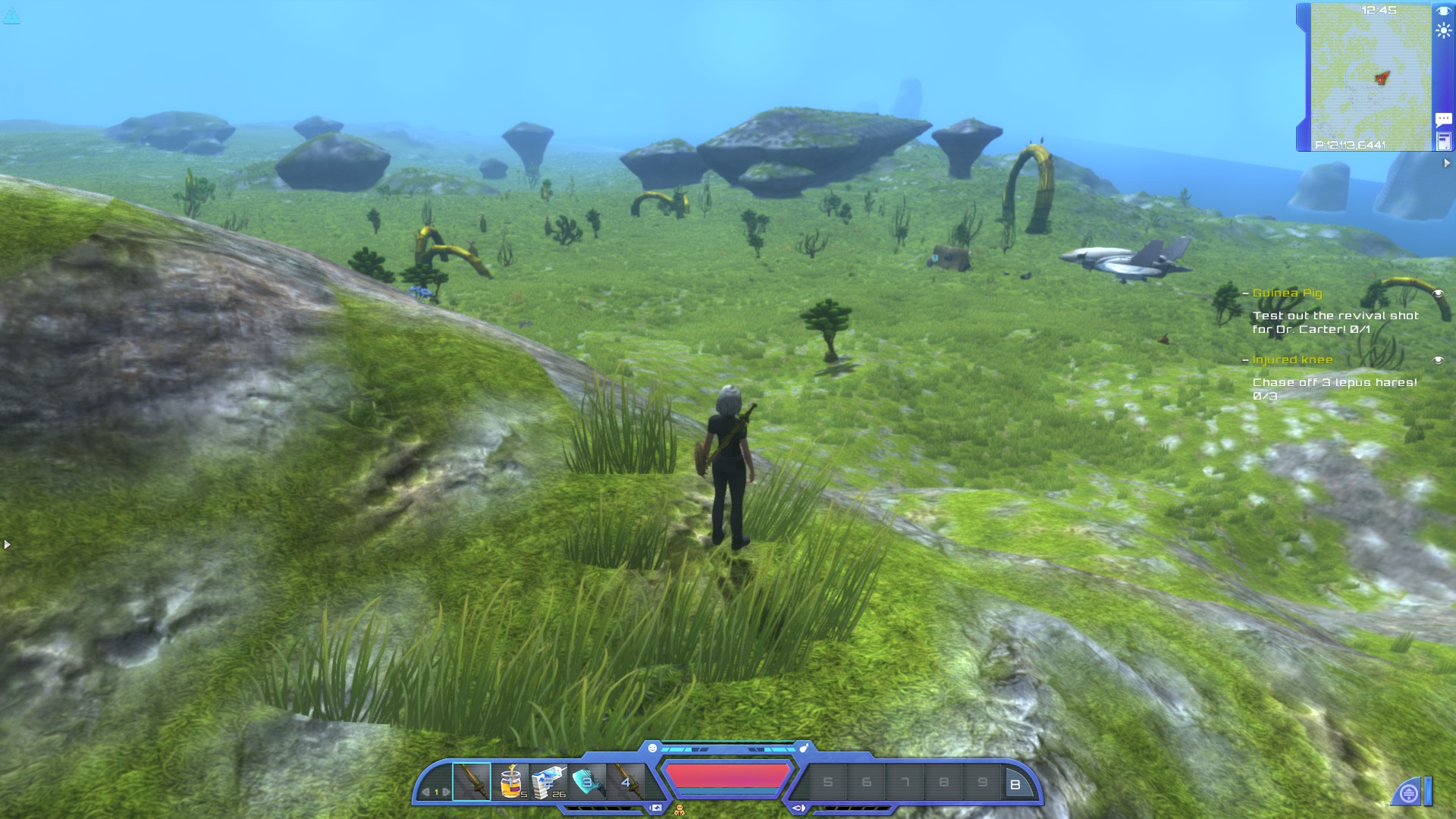Select the shovel in hotbar slot 4
The height and width of the screenshot is (819, 1456).
click(x=588, y=780)
